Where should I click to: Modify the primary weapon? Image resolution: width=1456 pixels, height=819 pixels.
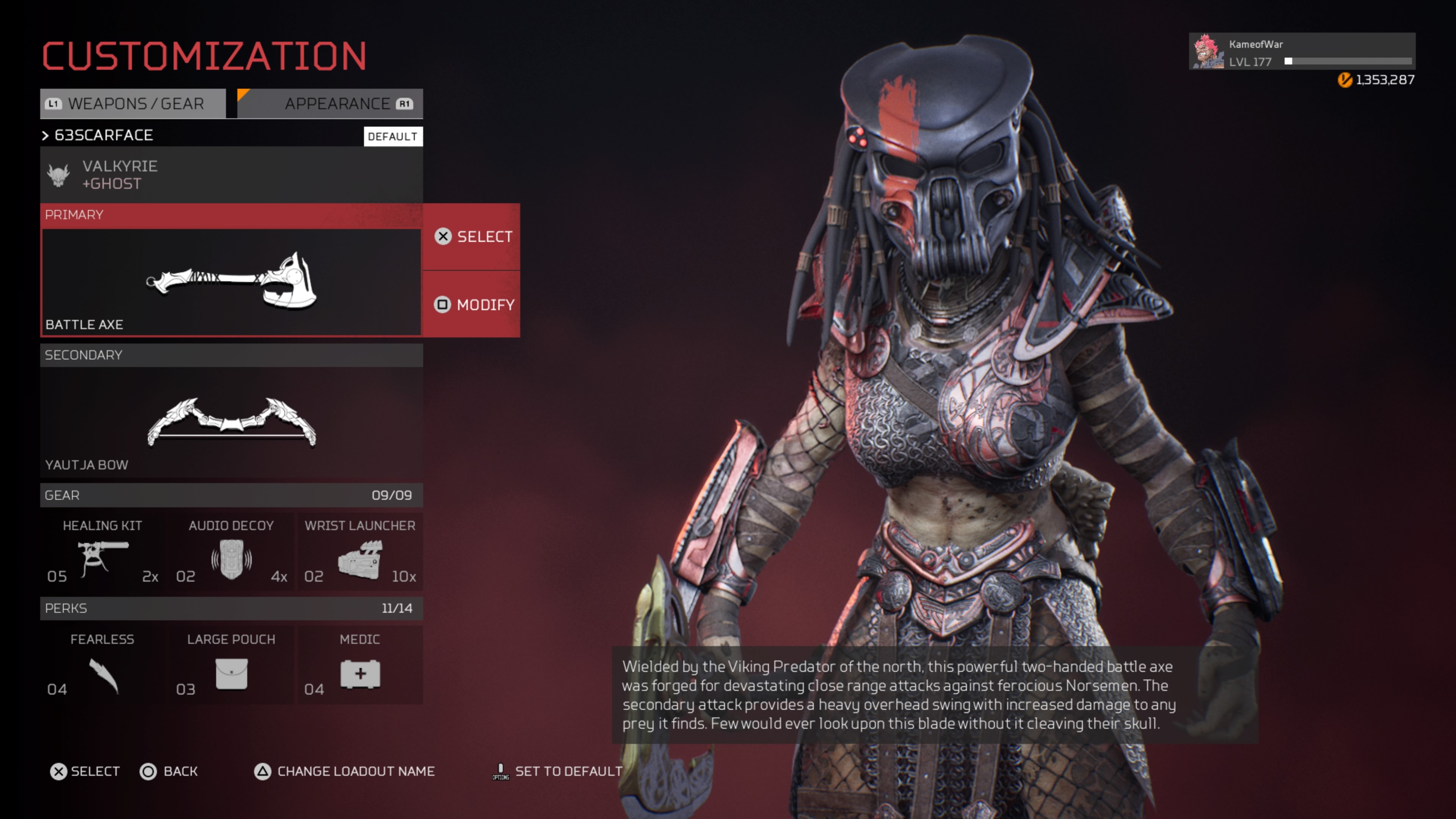[472, 304]
